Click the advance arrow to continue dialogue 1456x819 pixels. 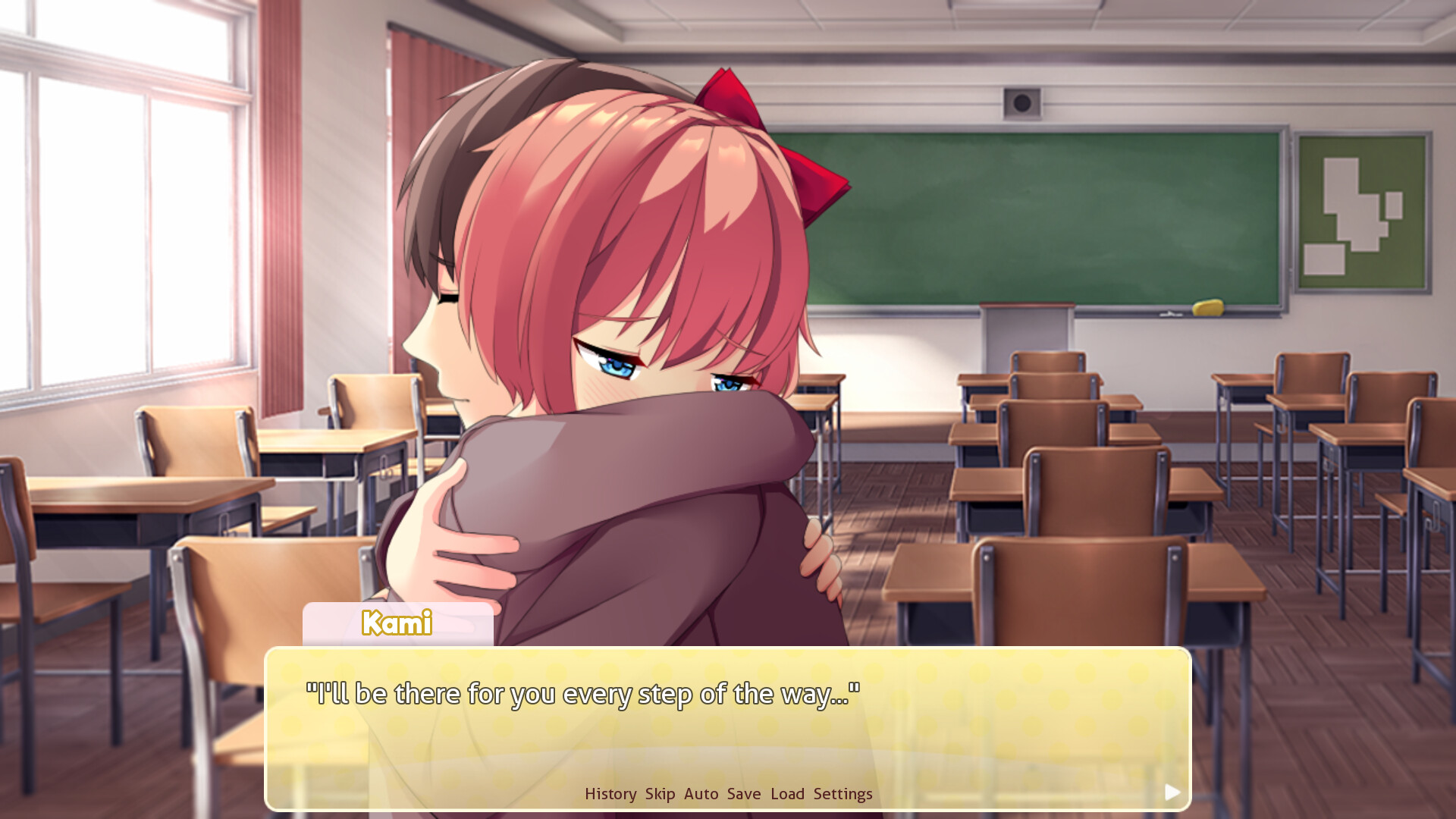(x=1172, y=792)
